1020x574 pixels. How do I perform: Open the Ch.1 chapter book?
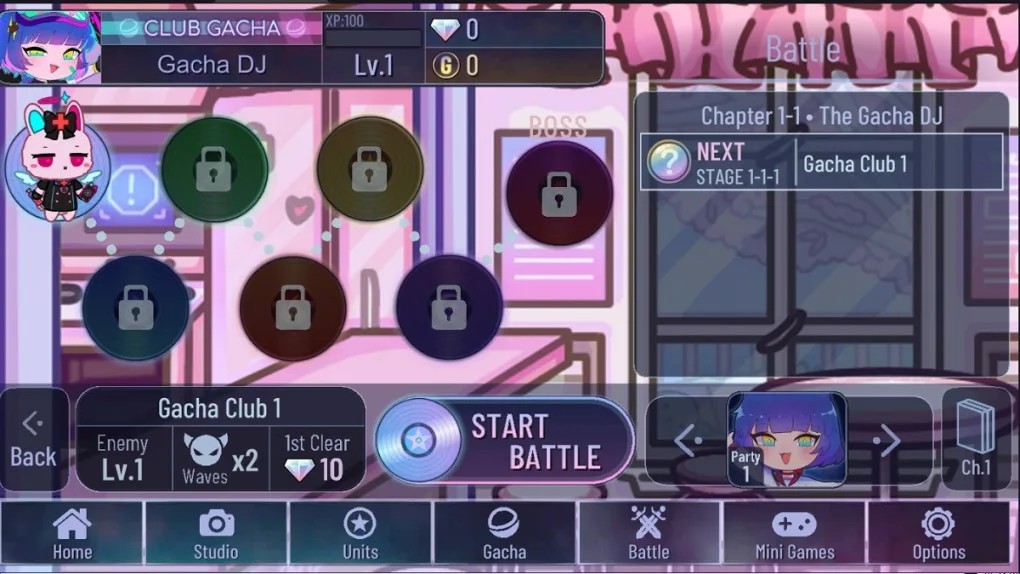point(976,438)
